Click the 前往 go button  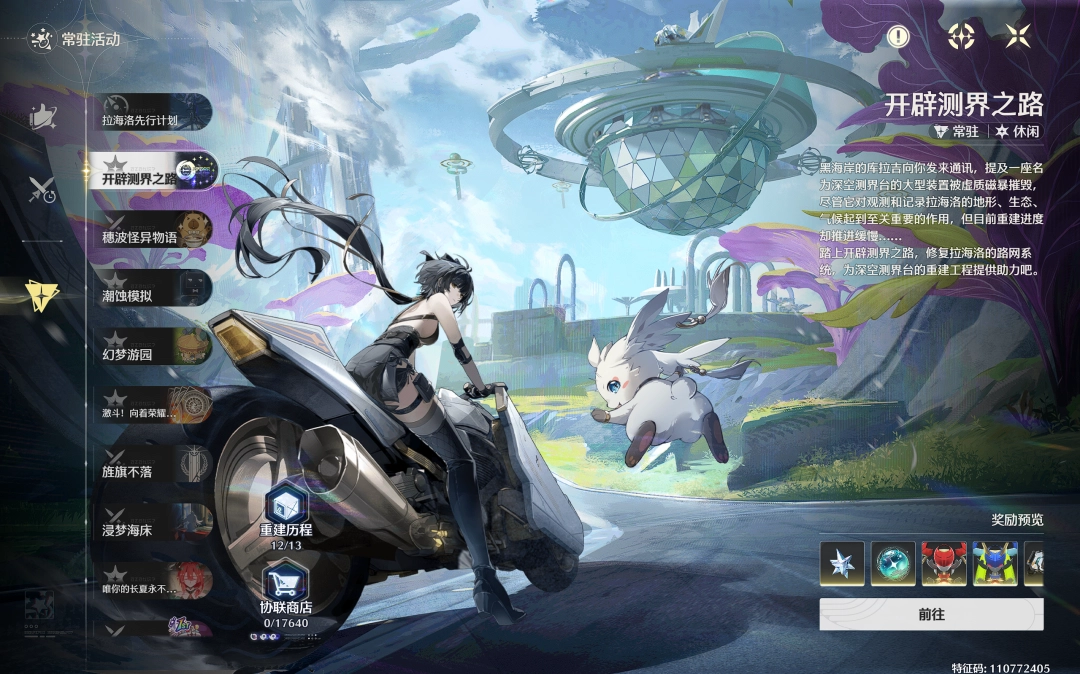(x=931, y=615)
